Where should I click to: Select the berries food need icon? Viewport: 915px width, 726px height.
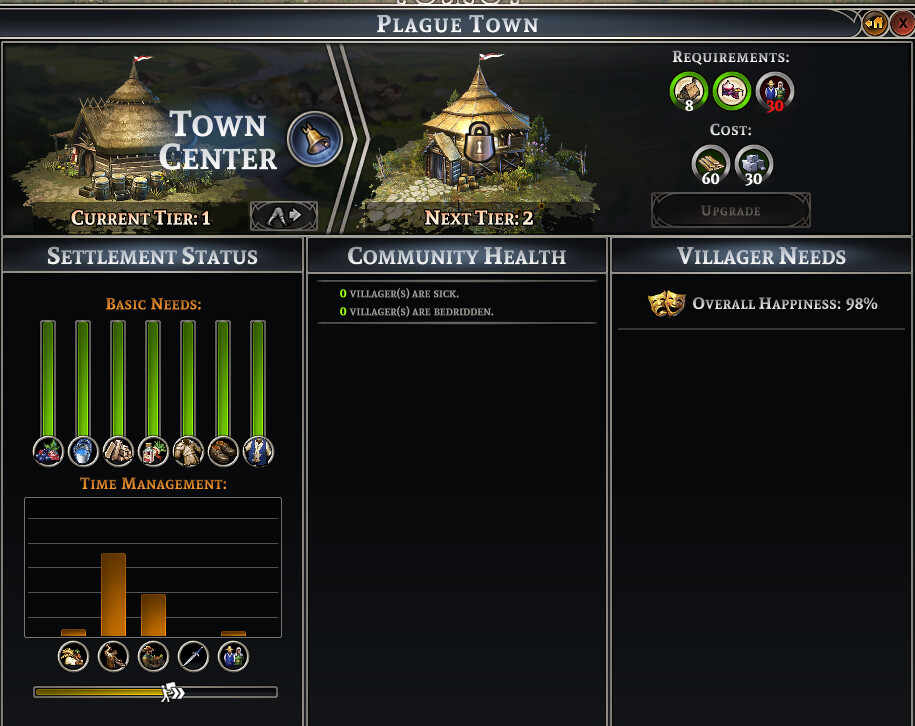tap(48, 452)
